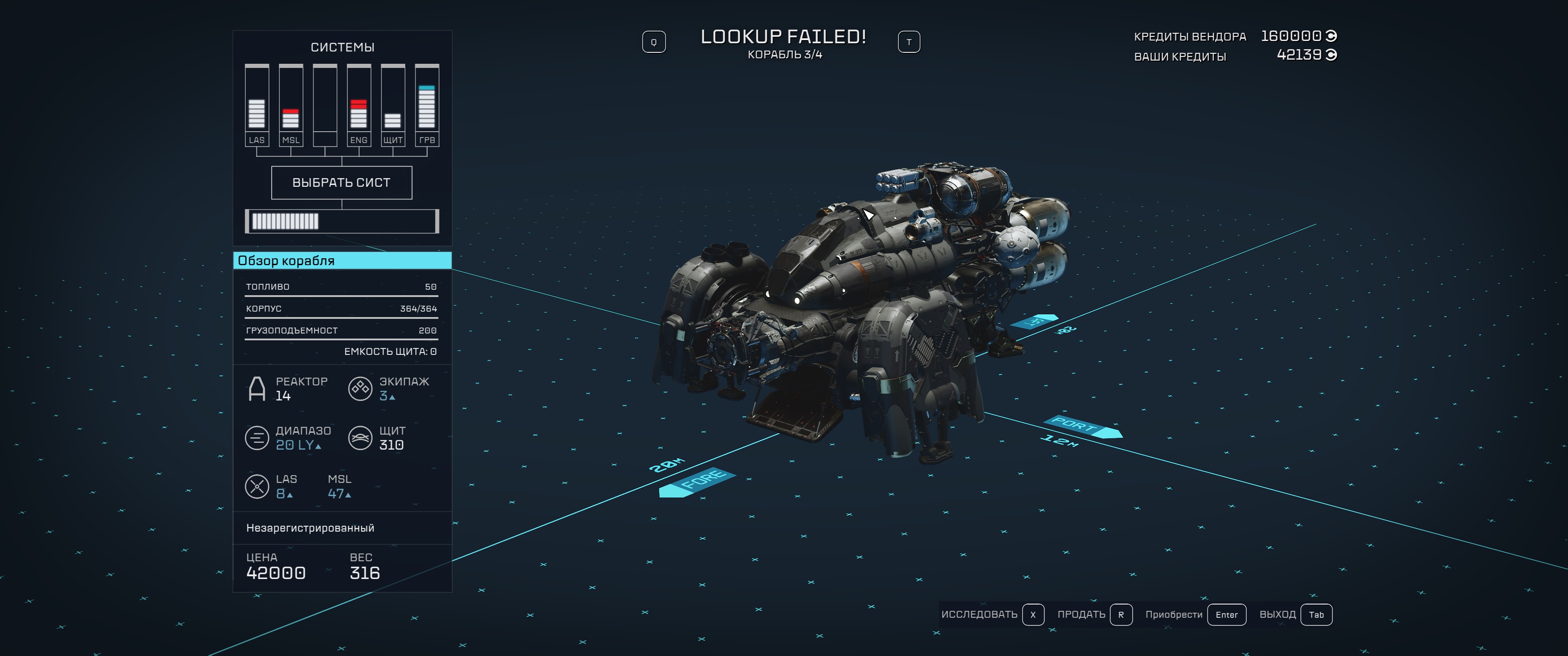Choose the ПРОДАТЬ option
The image size is (1568, 656).
[x=1094, y=615]
